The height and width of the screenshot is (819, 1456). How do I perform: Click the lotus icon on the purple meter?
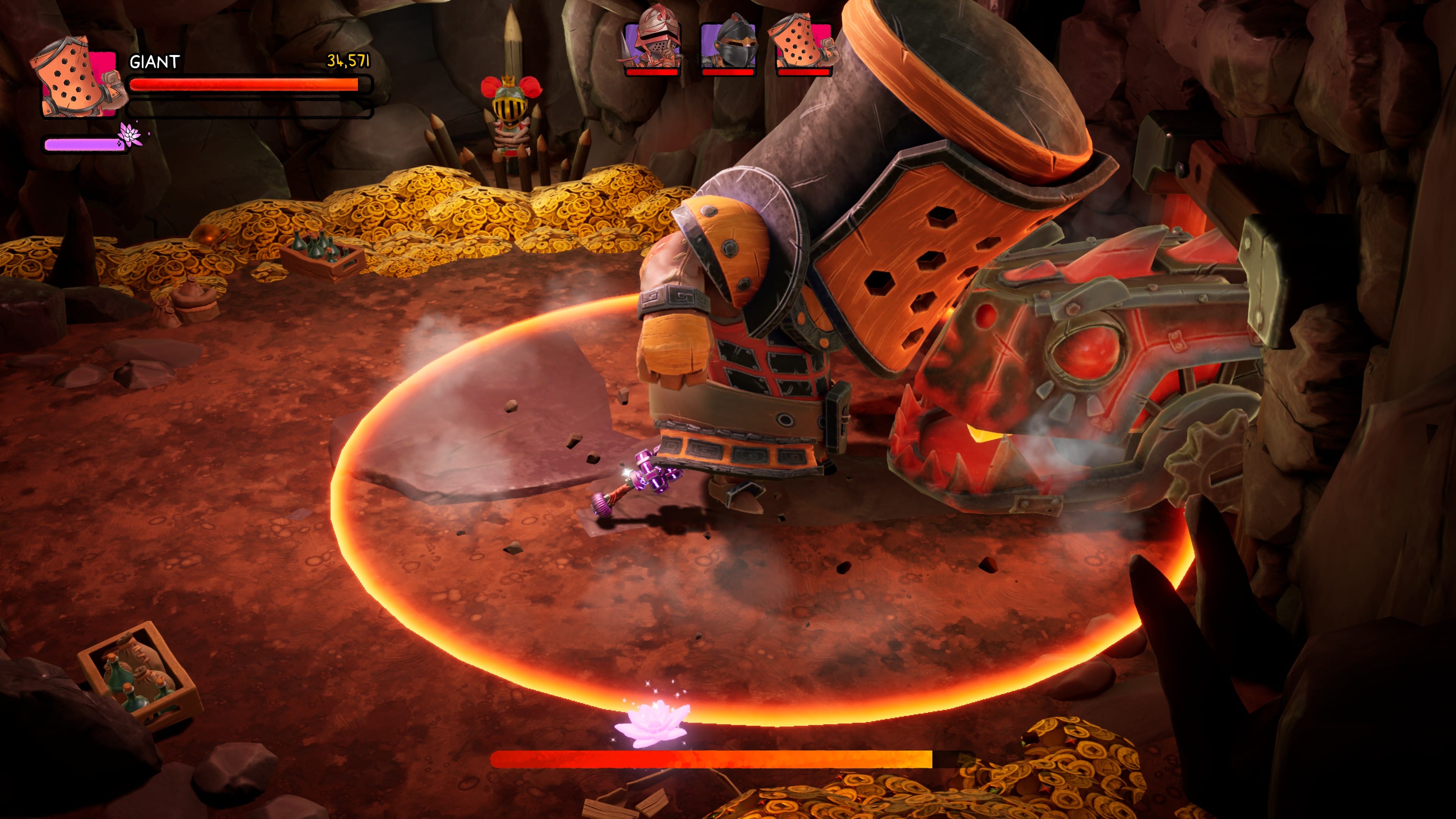(x=130, y=135)
